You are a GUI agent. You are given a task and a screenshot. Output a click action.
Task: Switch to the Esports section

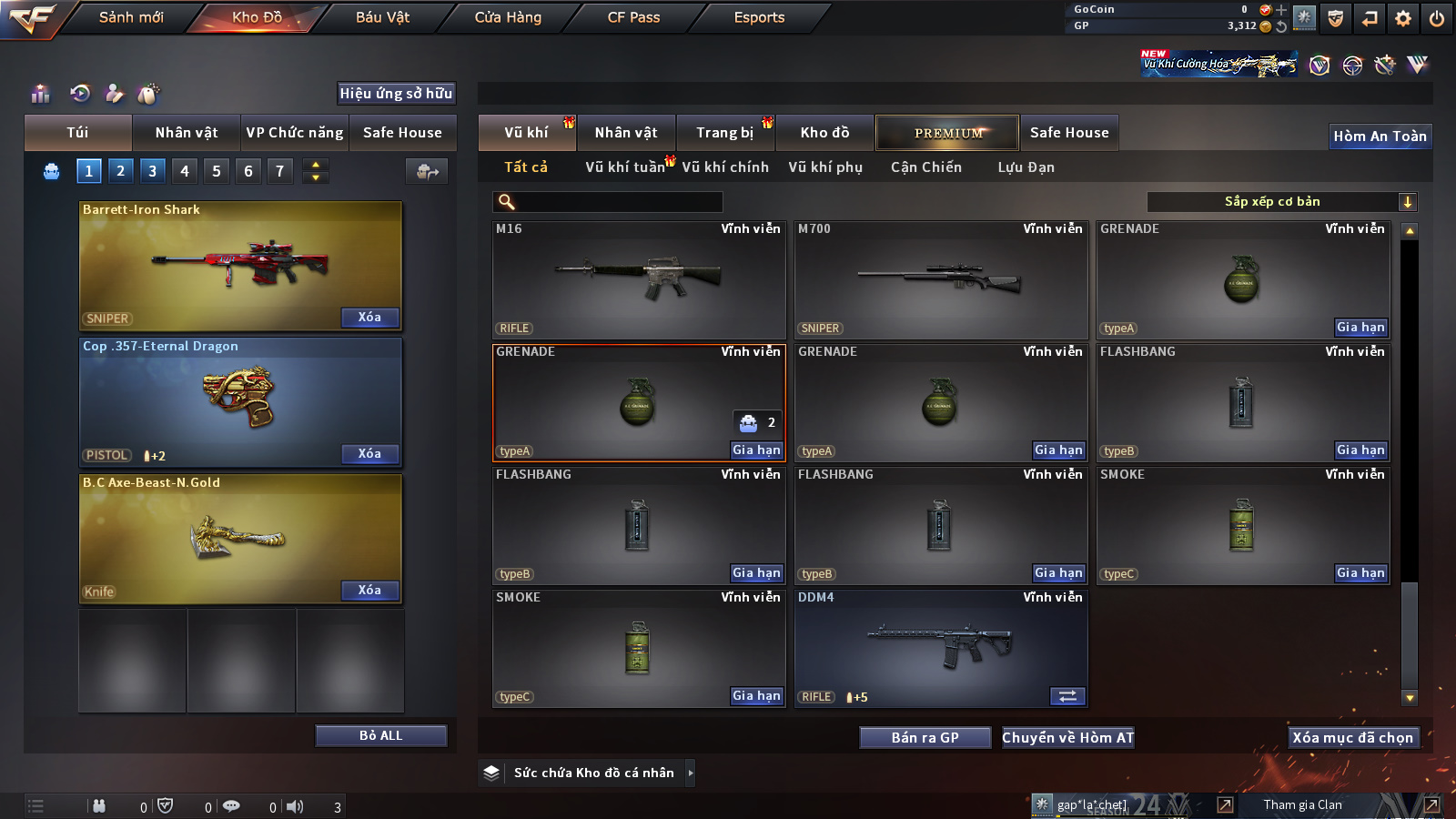point(759,17)
